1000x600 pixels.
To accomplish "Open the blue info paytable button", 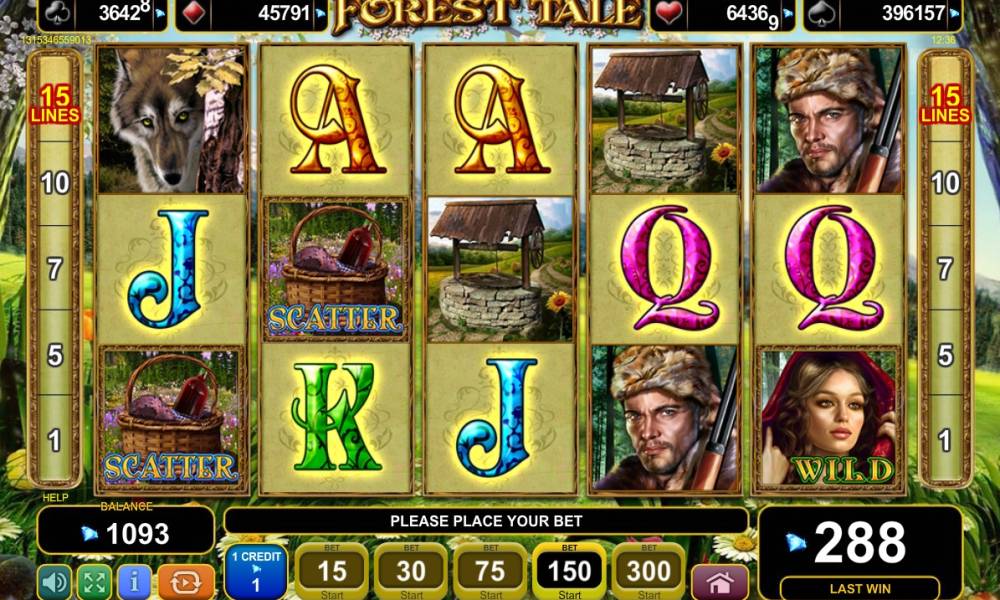I will click(x=134, y=582).
